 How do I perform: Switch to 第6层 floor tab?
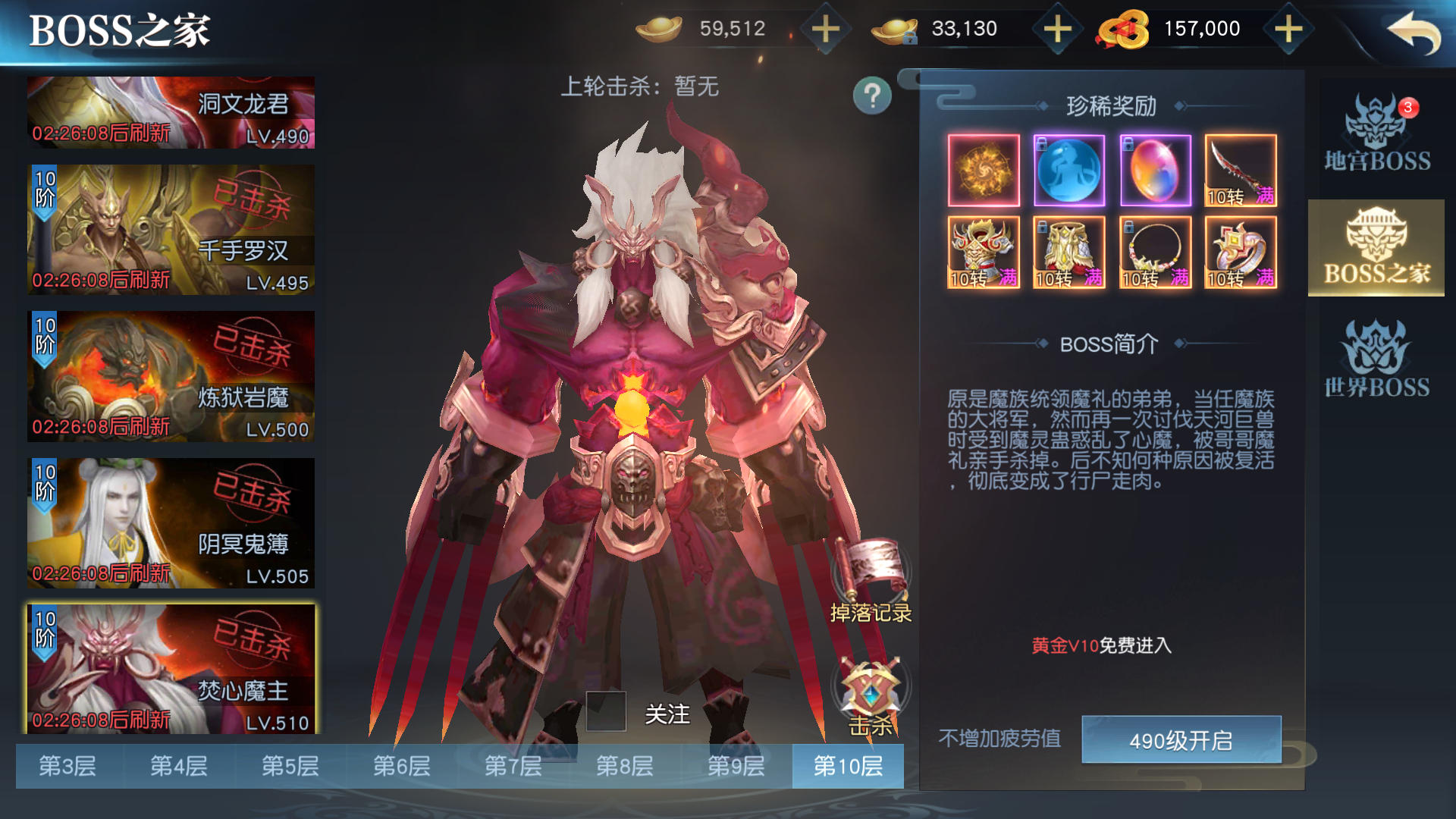(x=402, y=766)
